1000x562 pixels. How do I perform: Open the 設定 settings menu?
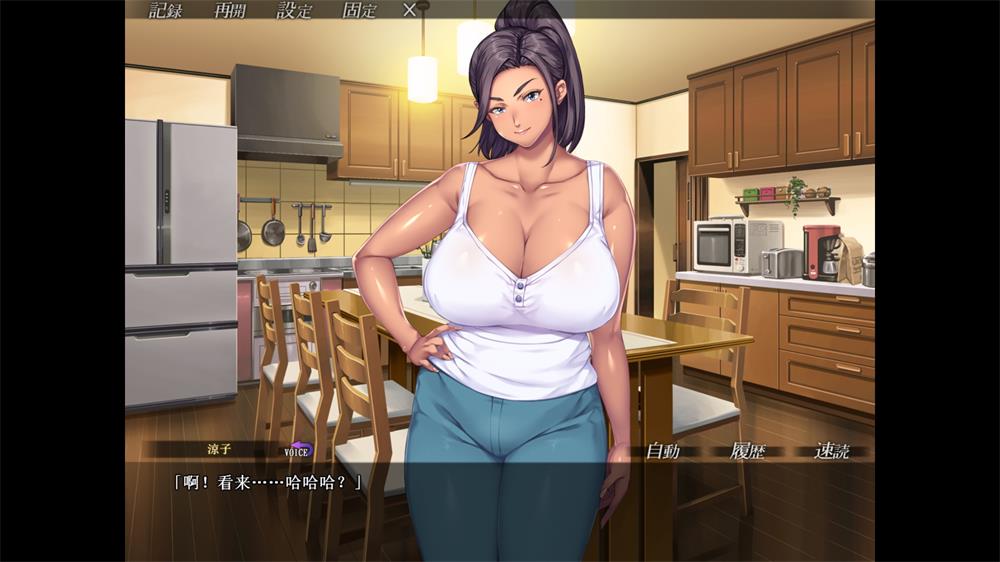(294, 11)
